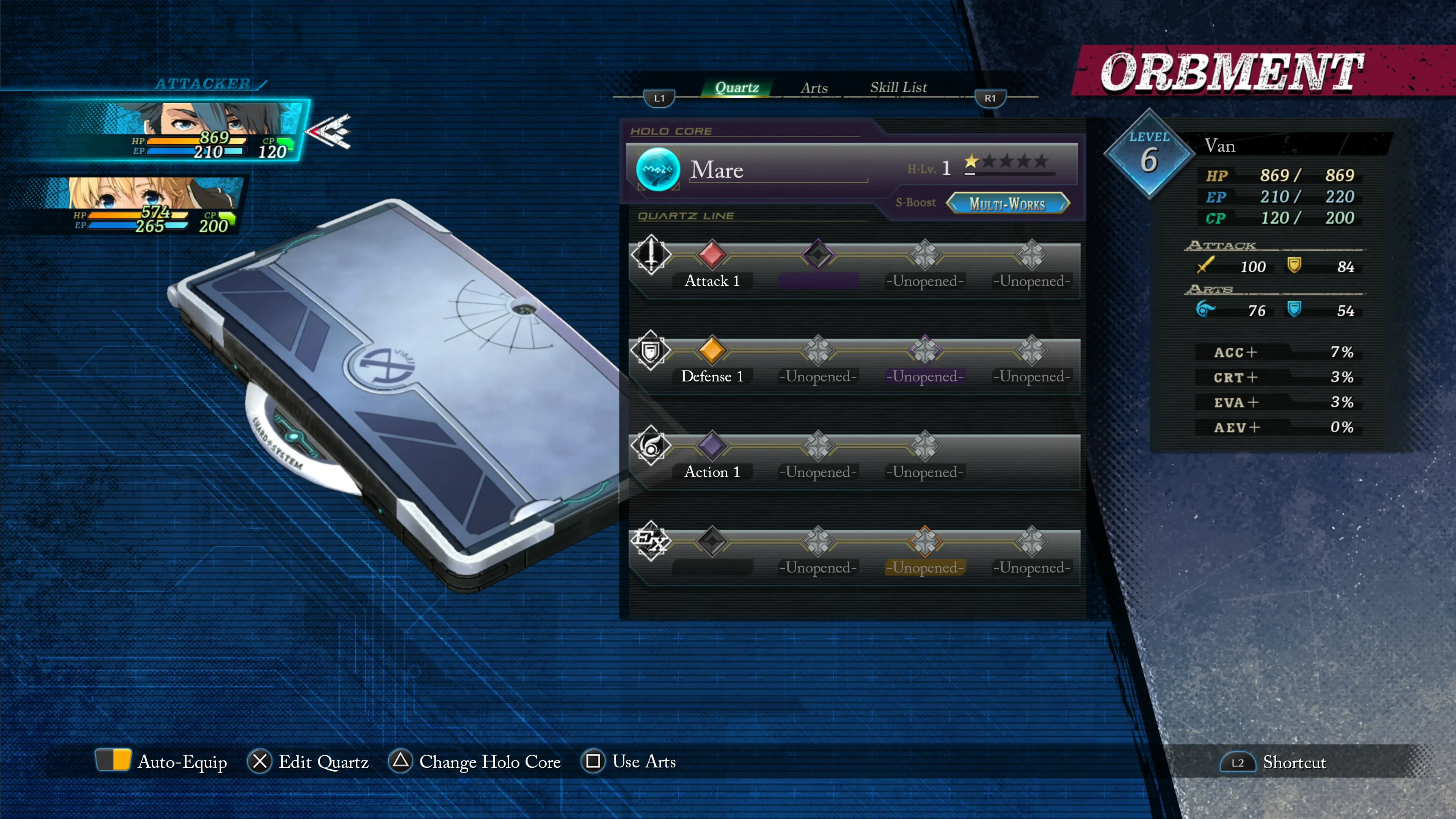Open the Shortcut menu
Screen dimensions: 1456x819
click(1274, 763)
